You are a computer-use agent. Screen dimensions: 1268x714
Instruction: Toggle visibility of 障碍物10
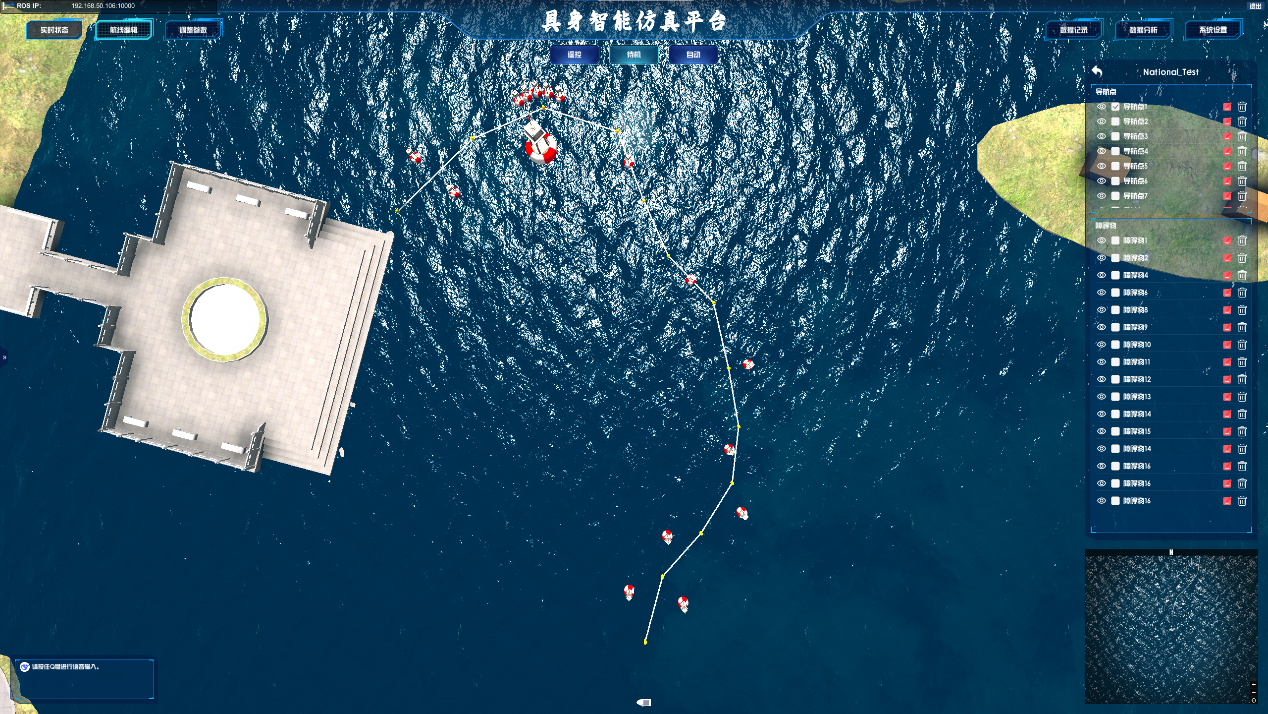pos(1101,345)
